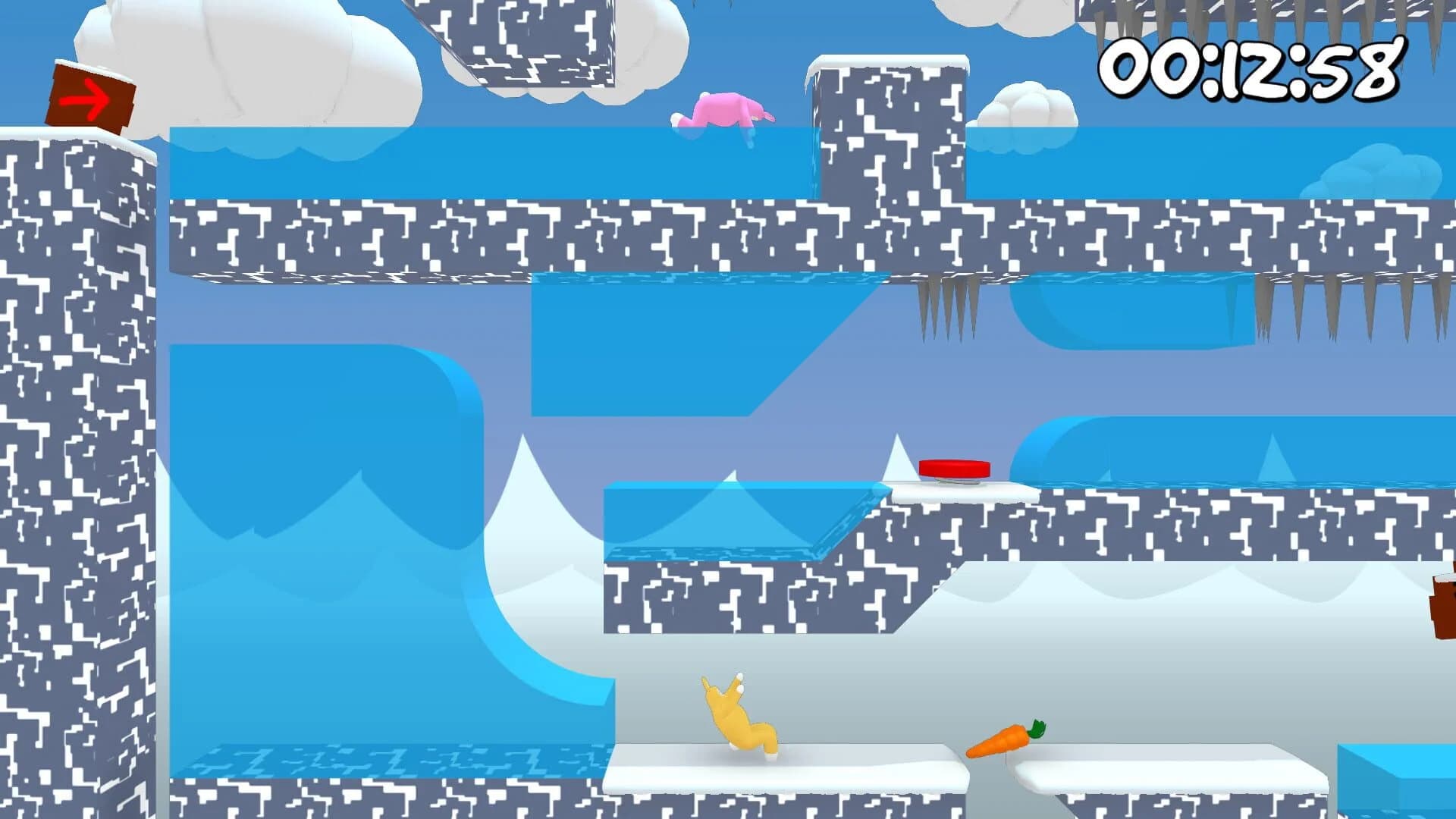Click the blue water pool at bottom left

point(379,758)
